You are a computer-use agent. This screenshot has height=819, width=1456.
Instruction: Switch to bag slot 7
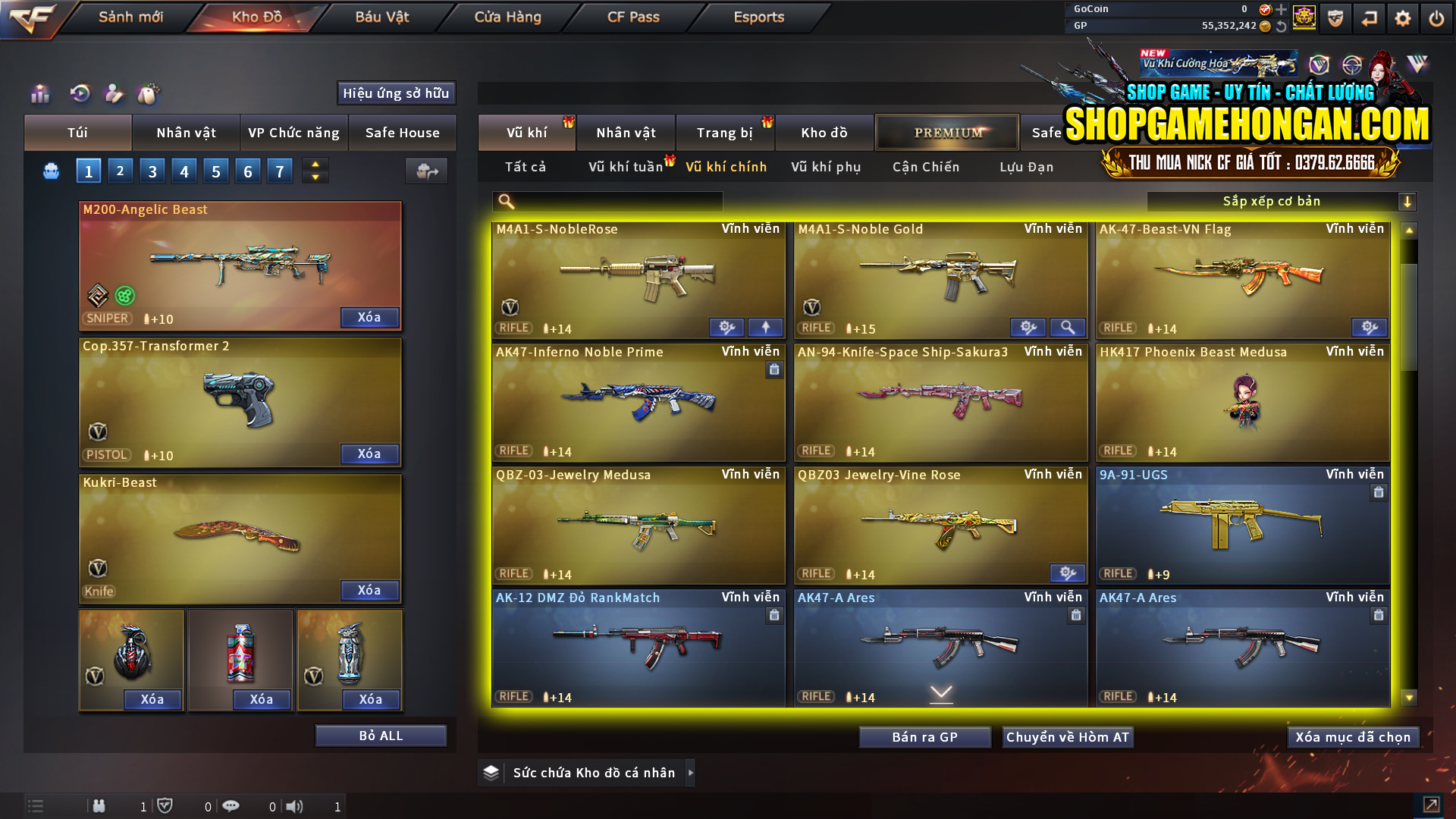pyautogui.click(x=279, y=171)
